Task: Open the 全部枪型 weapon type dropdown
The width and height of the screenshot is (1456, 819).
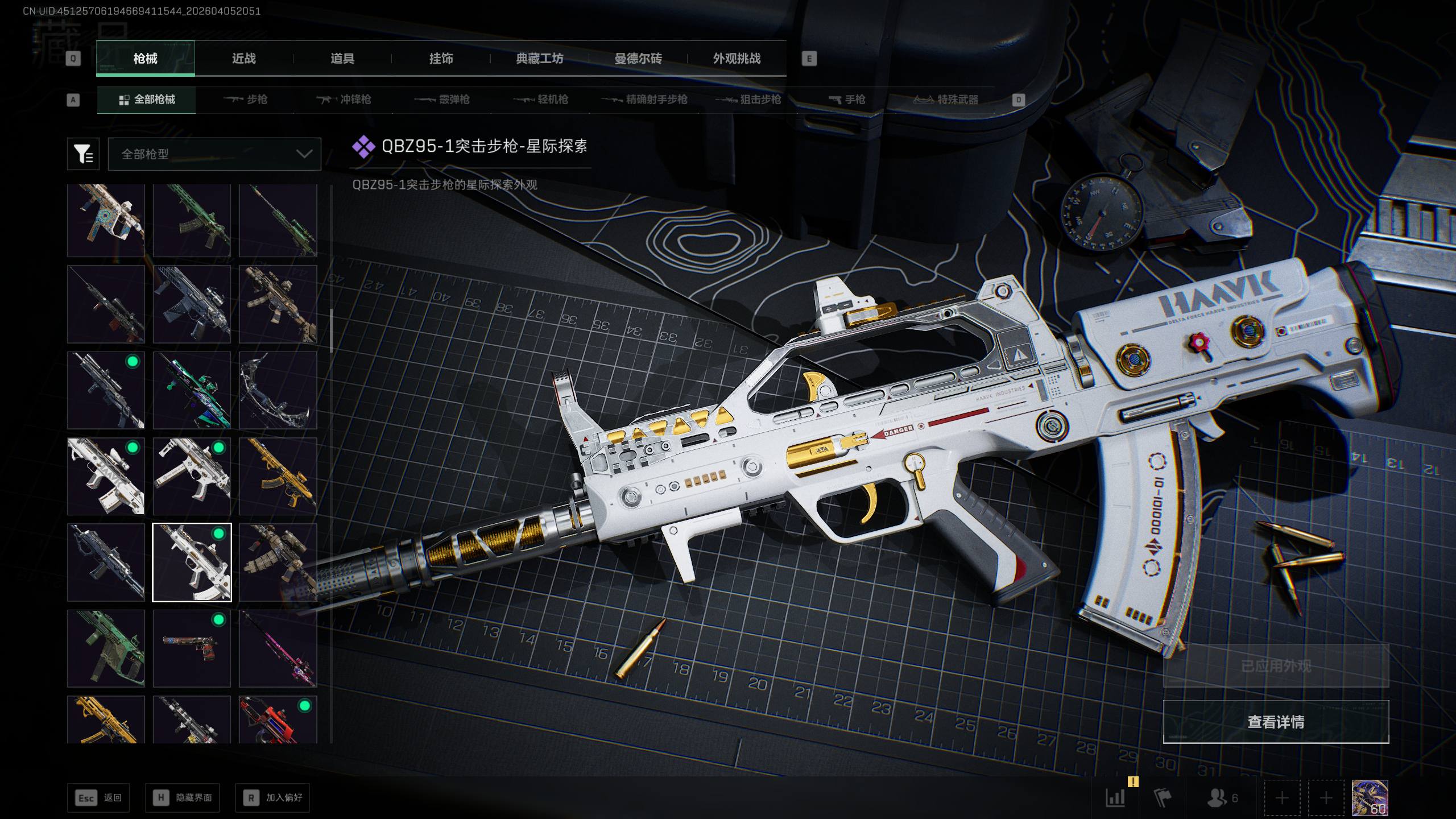Action: (x=214, y=154)
